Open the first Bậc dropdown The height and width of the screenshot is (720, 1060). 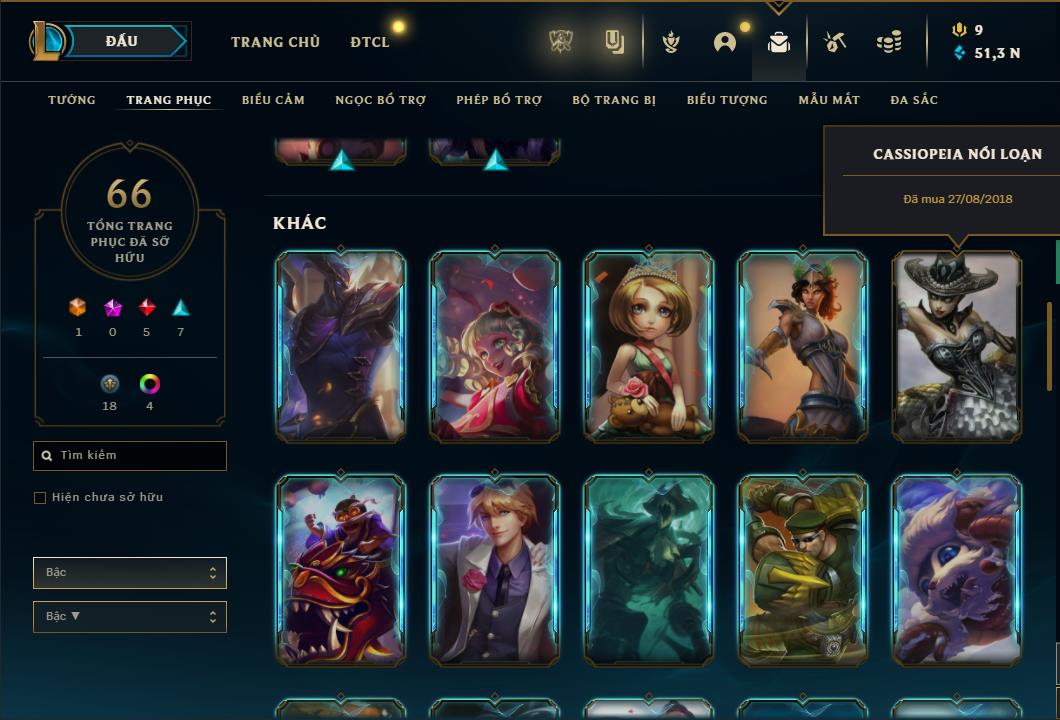[x=130, y=573]
